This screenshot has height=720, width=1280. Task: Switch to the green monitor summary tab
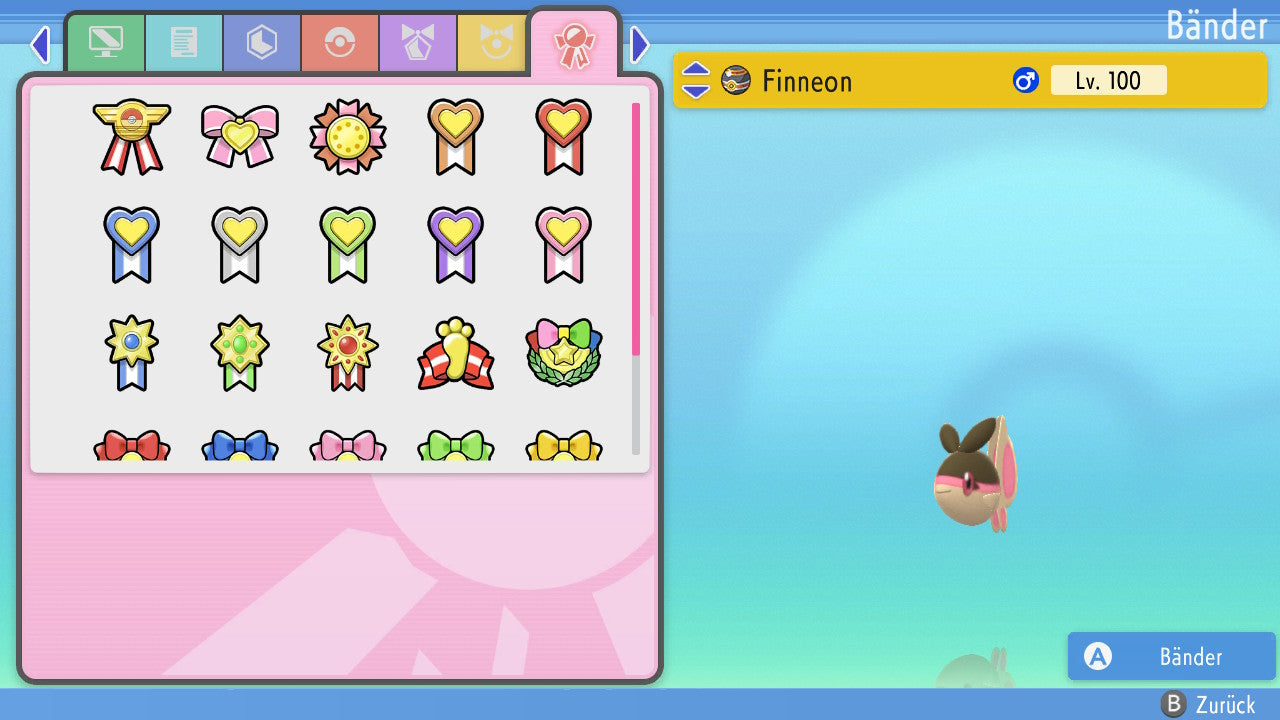[106, 43]
